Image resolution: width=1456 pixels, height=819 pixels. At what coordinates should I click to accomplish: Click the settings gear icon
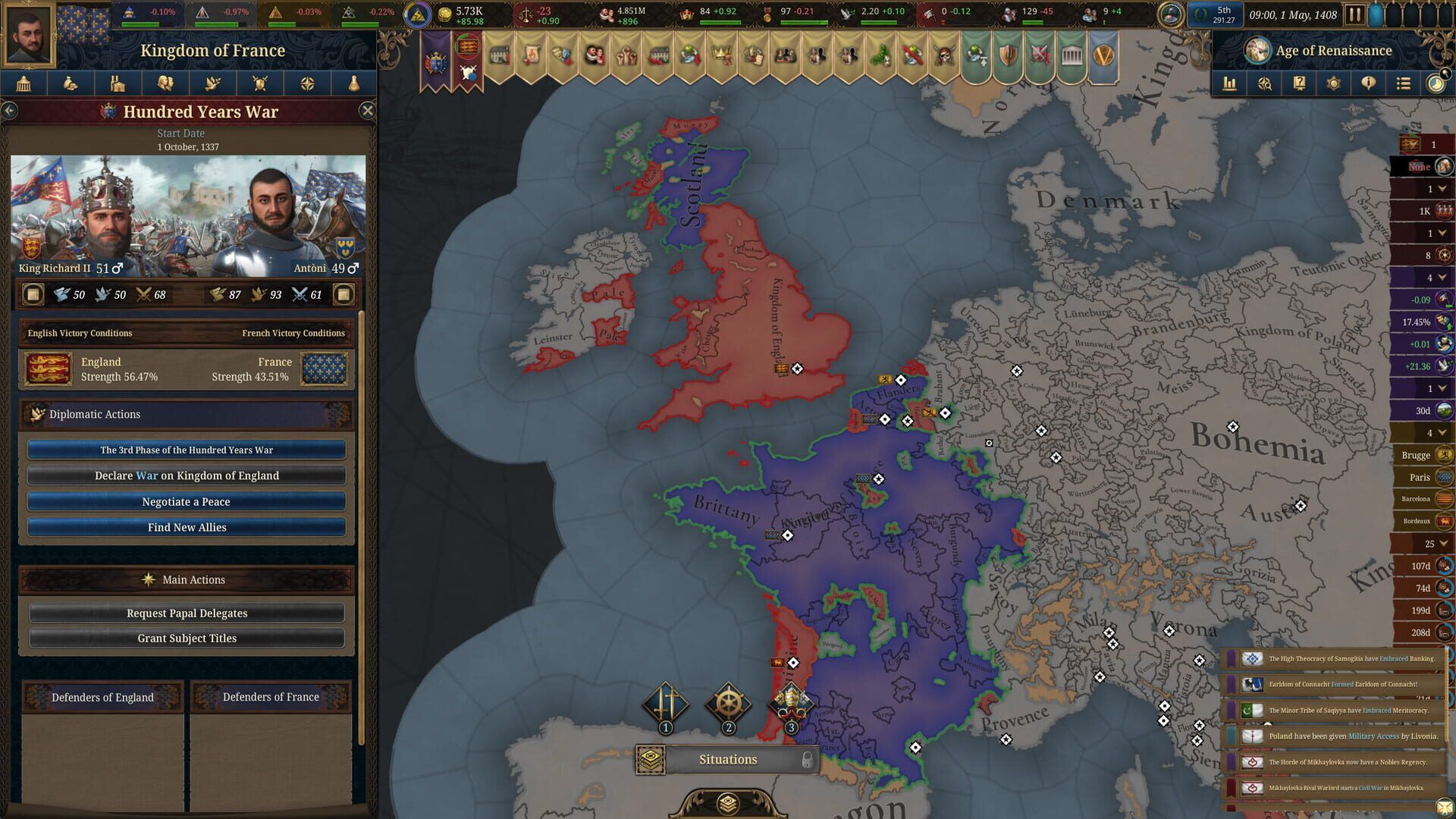[x=1332, y=83]
